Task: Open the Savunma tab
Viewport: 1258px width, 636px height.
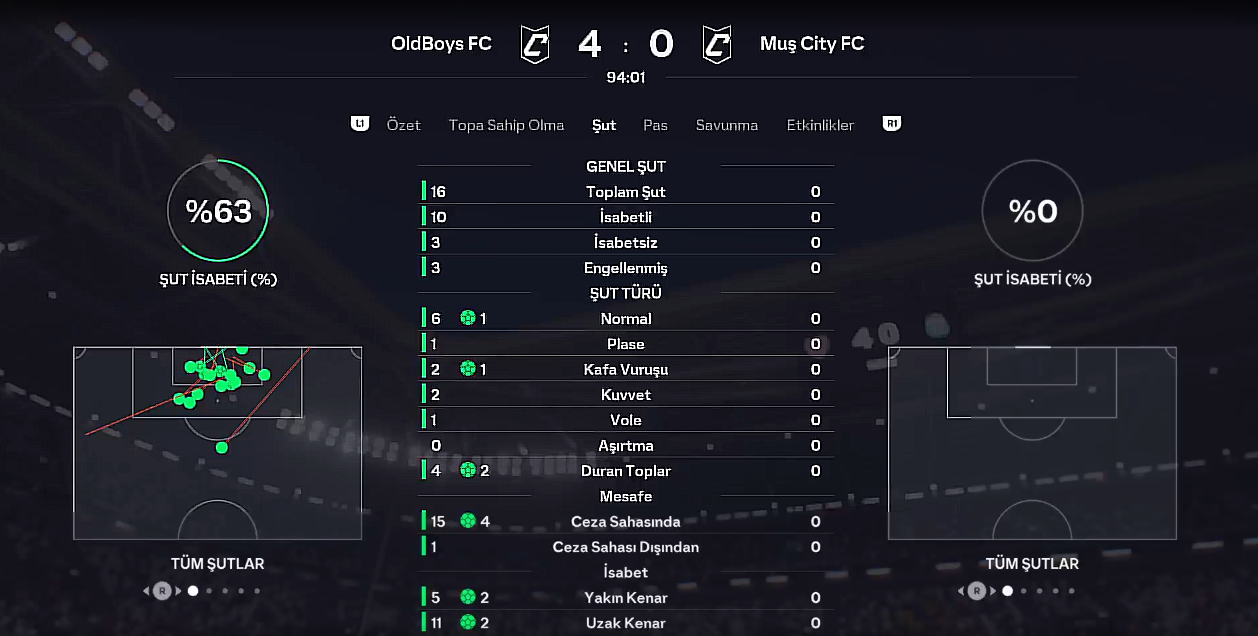Action: click(x=727, y=125)
